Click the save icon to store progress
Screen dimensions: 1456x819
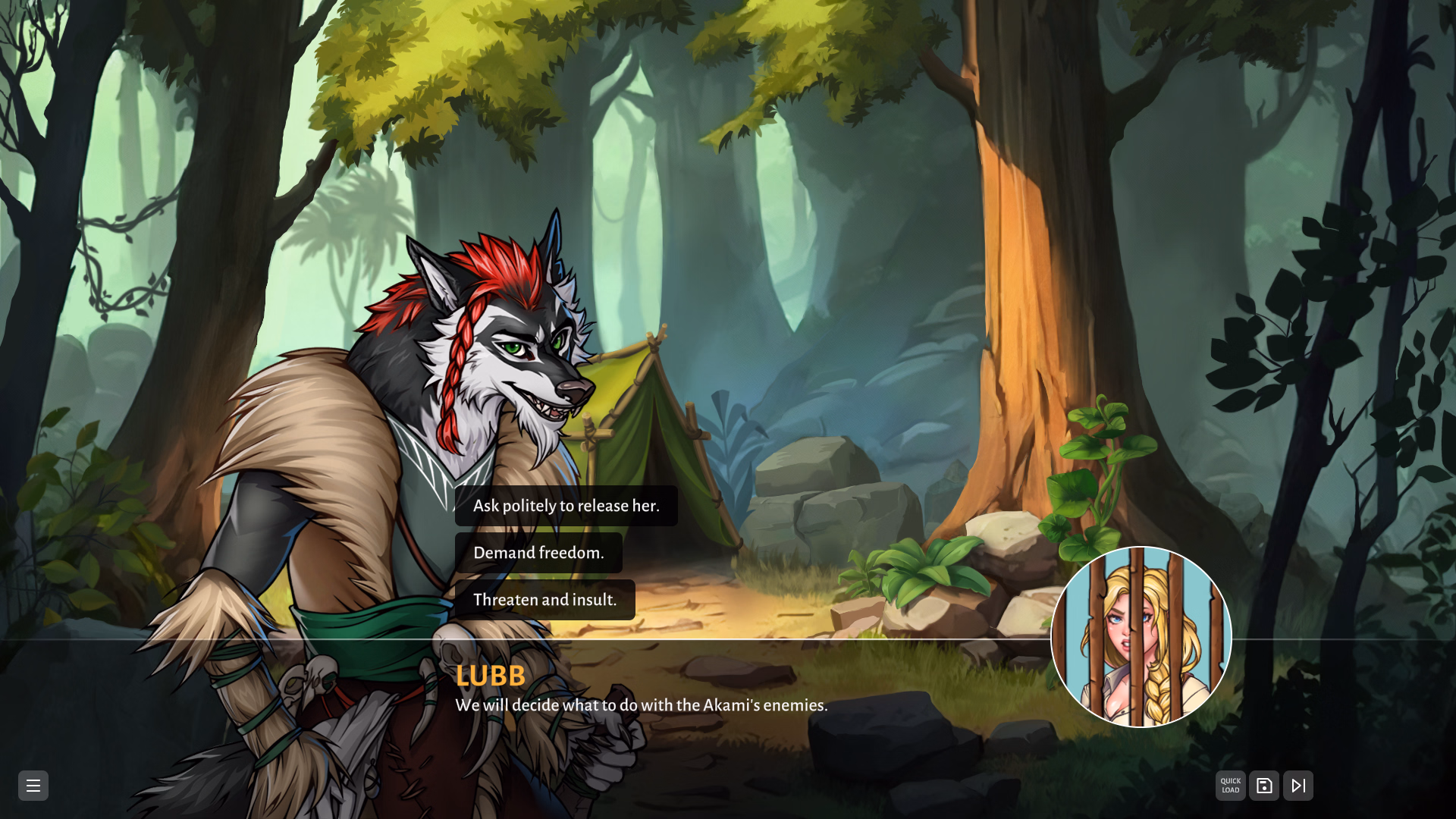pos(1264,785)
